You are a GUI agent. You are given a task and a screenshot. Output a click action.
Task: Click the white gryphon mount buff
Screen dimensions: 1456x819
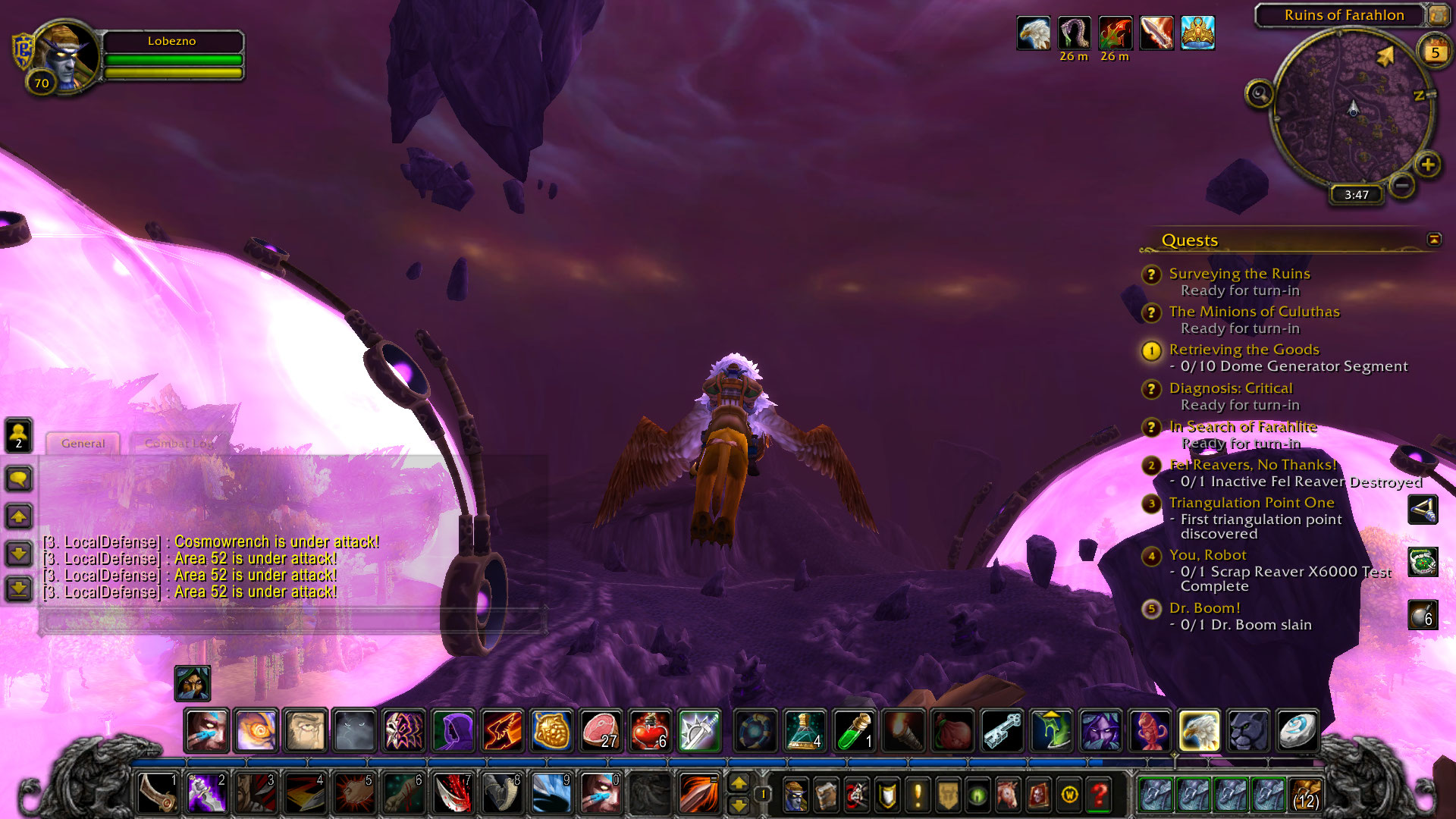point(1033,34)
